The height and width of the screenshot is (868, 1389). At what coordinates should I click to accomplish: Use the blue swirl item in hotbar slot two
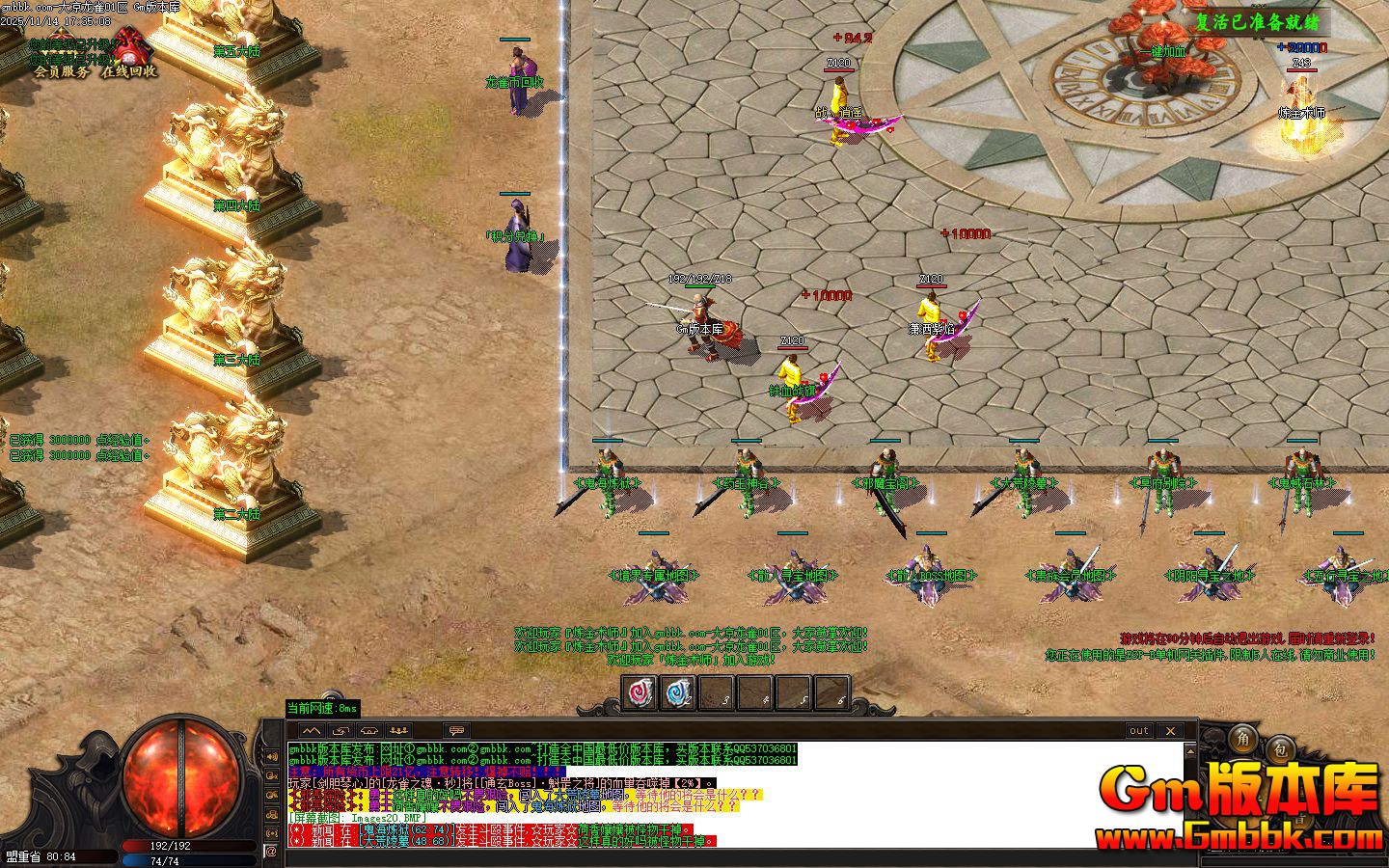tap(678, 692)
